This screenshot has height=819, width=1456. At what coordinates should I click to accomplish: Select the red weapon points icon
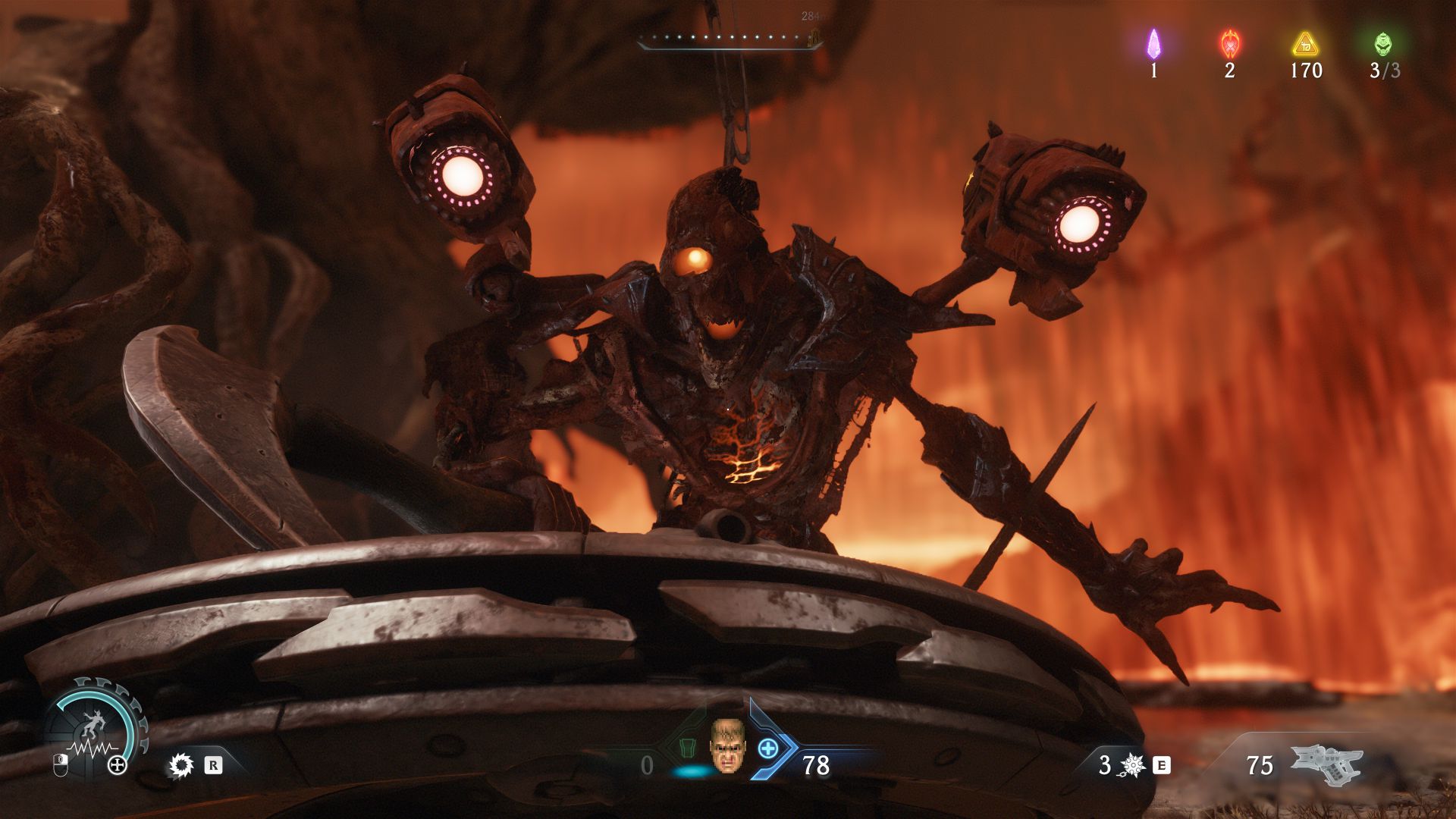(x=1229, y=44)
